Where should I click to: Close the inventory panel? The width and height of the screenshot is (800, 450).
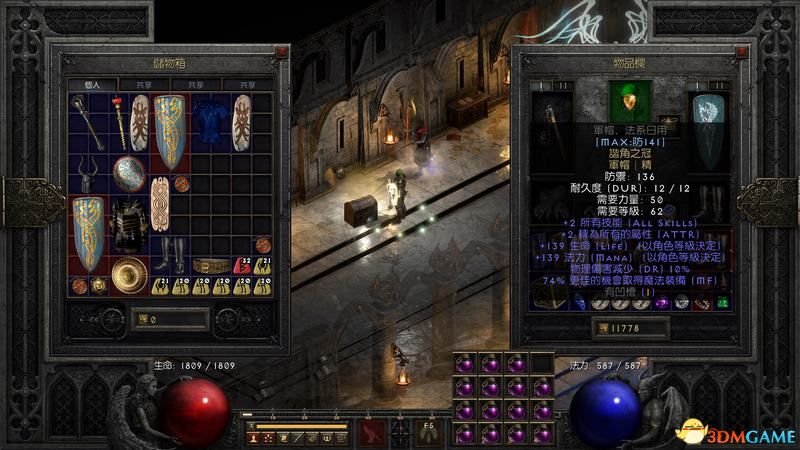tap(741, 49)
